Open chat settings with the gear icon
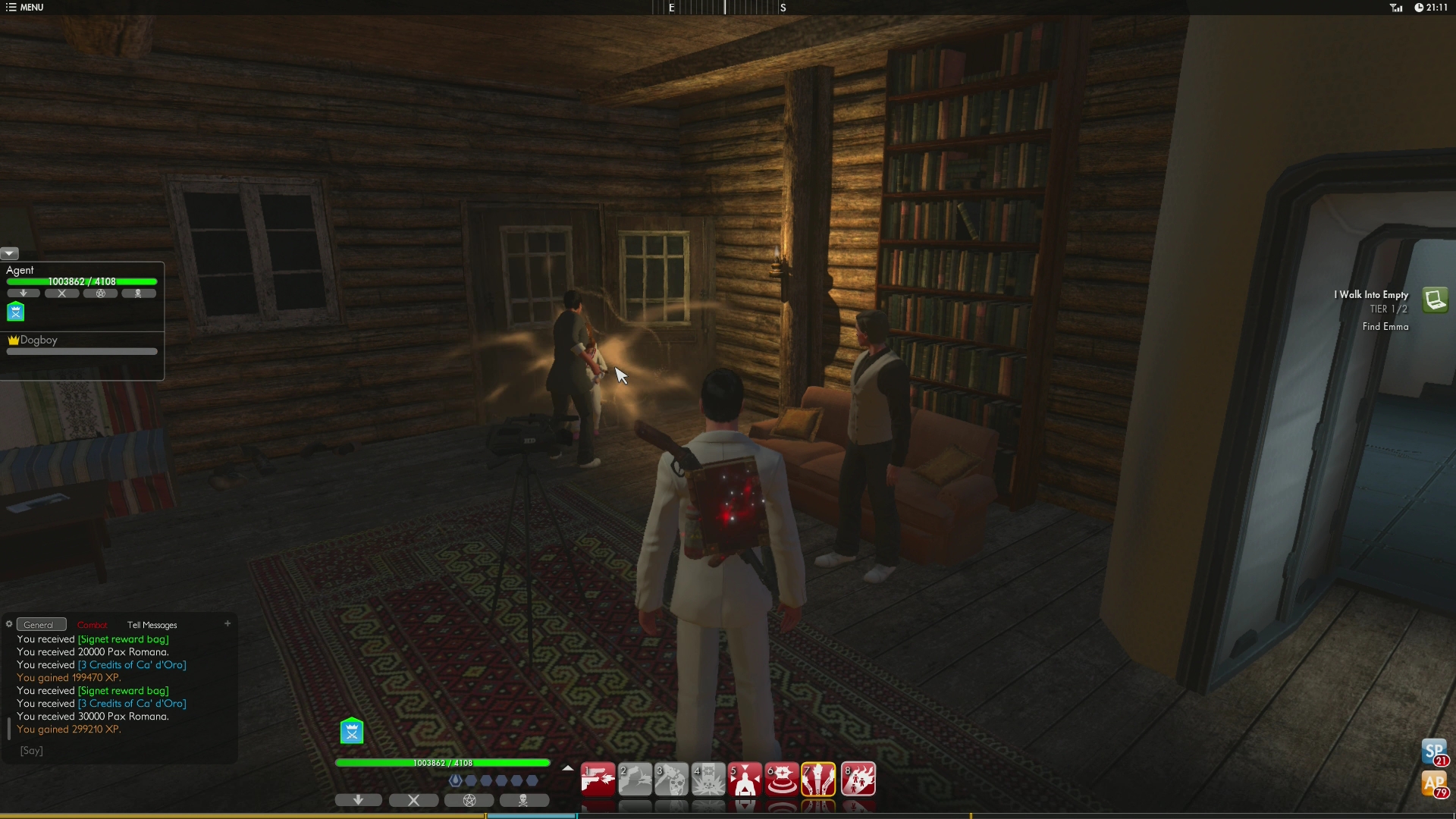 pyautogui.click(x=8, y=624)
